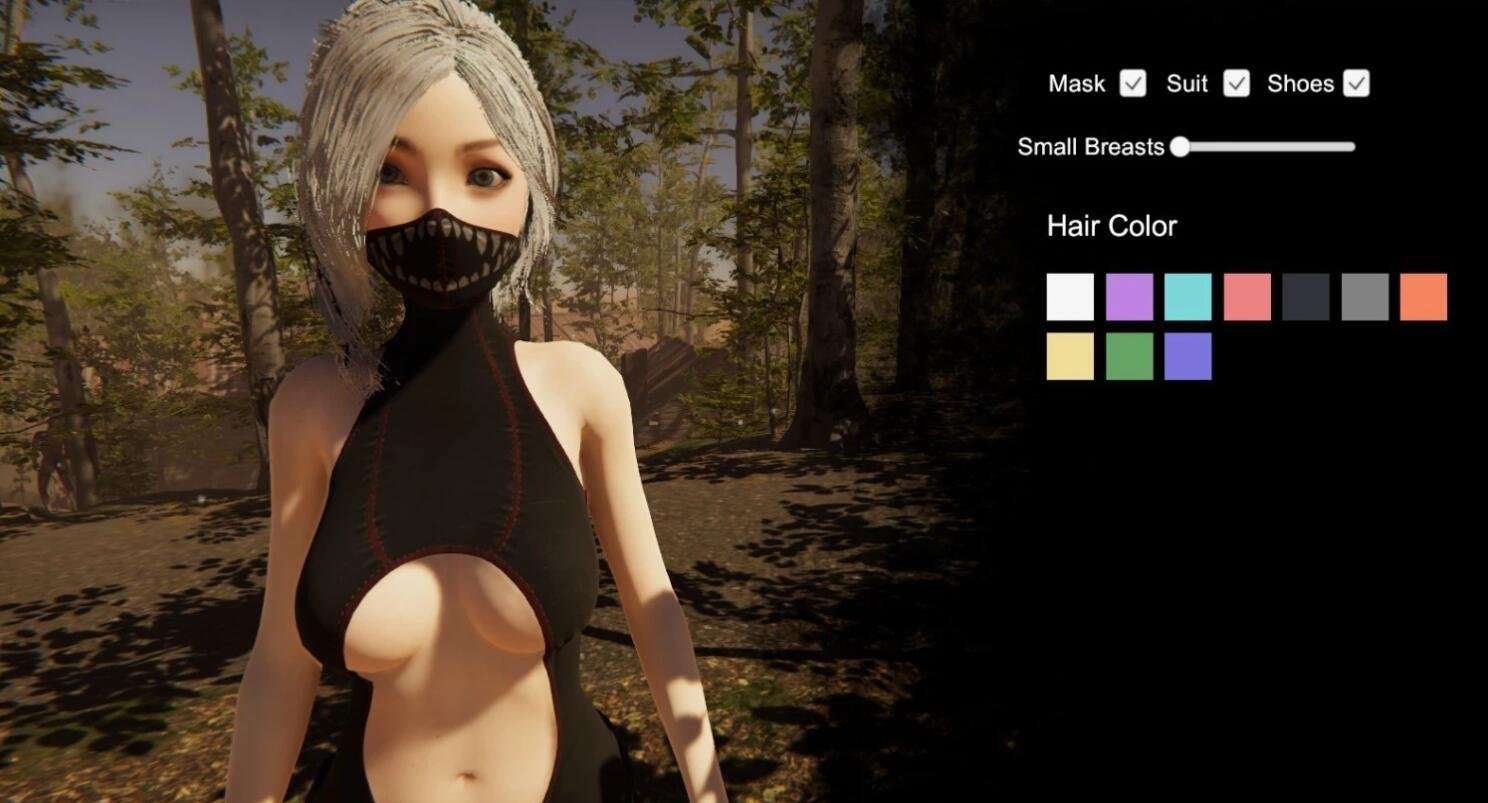The image size is (1488, 803).
Task: Click the Small Breasts slider track
Action: (1265, 147)
